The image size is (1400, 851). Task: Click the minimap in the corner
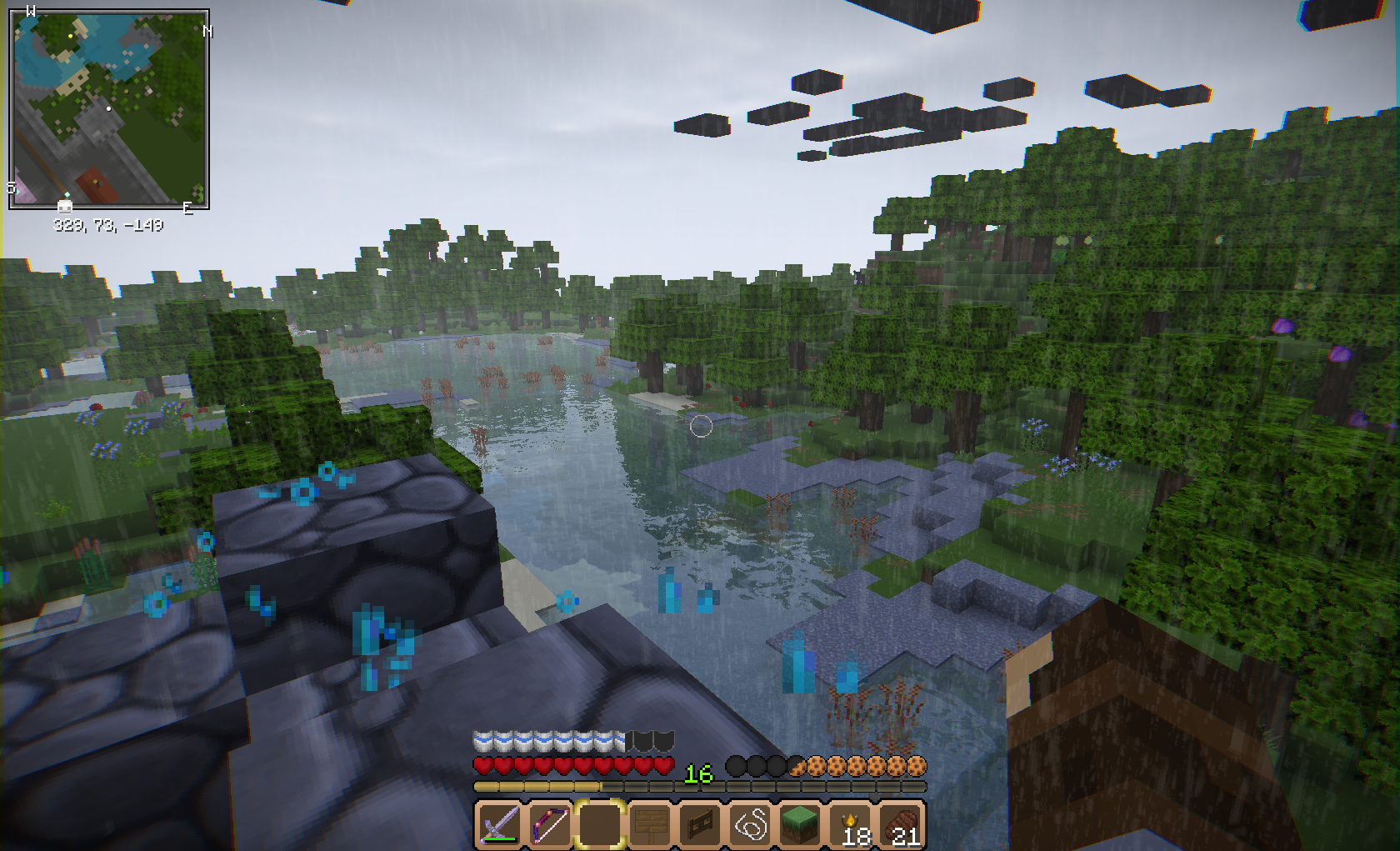click(x=109, y=109)
